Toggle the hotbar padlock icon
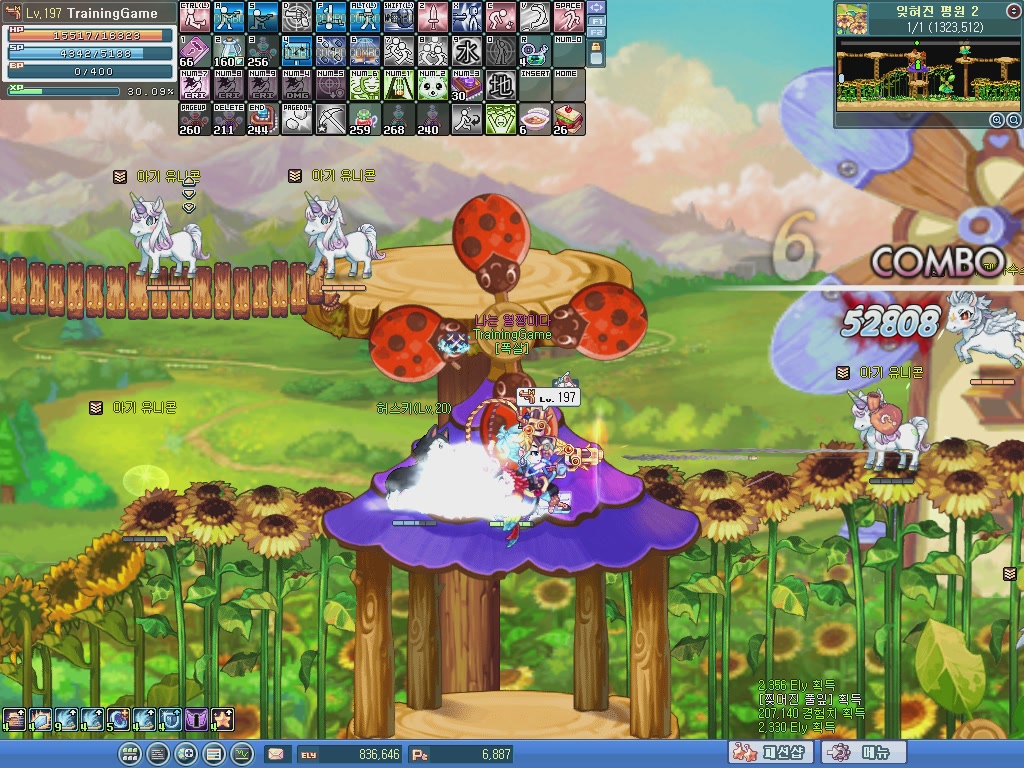 click(x=597, y=48)
